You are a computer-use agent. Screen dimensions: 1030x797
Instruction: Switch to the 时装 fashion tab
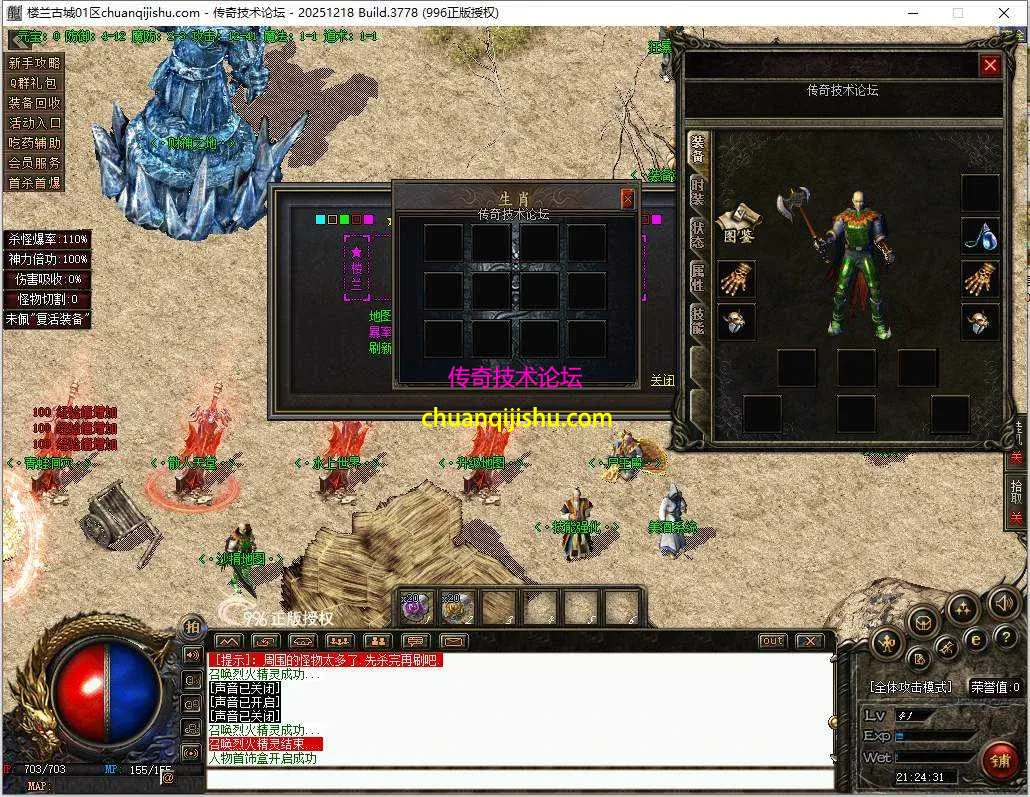tap(697, 190)
